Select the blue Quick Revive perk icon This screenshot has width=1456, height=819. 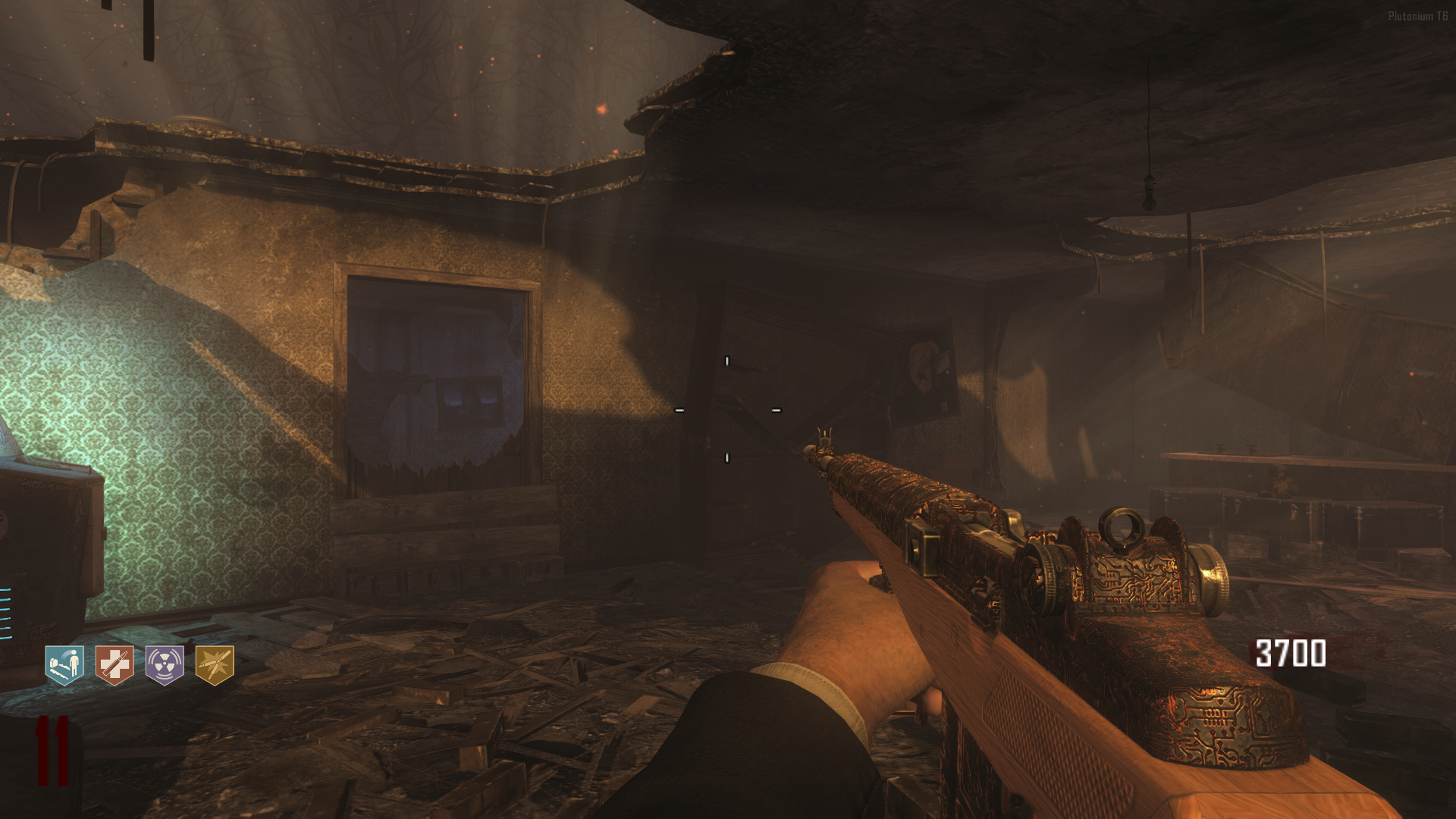[64, 665]
